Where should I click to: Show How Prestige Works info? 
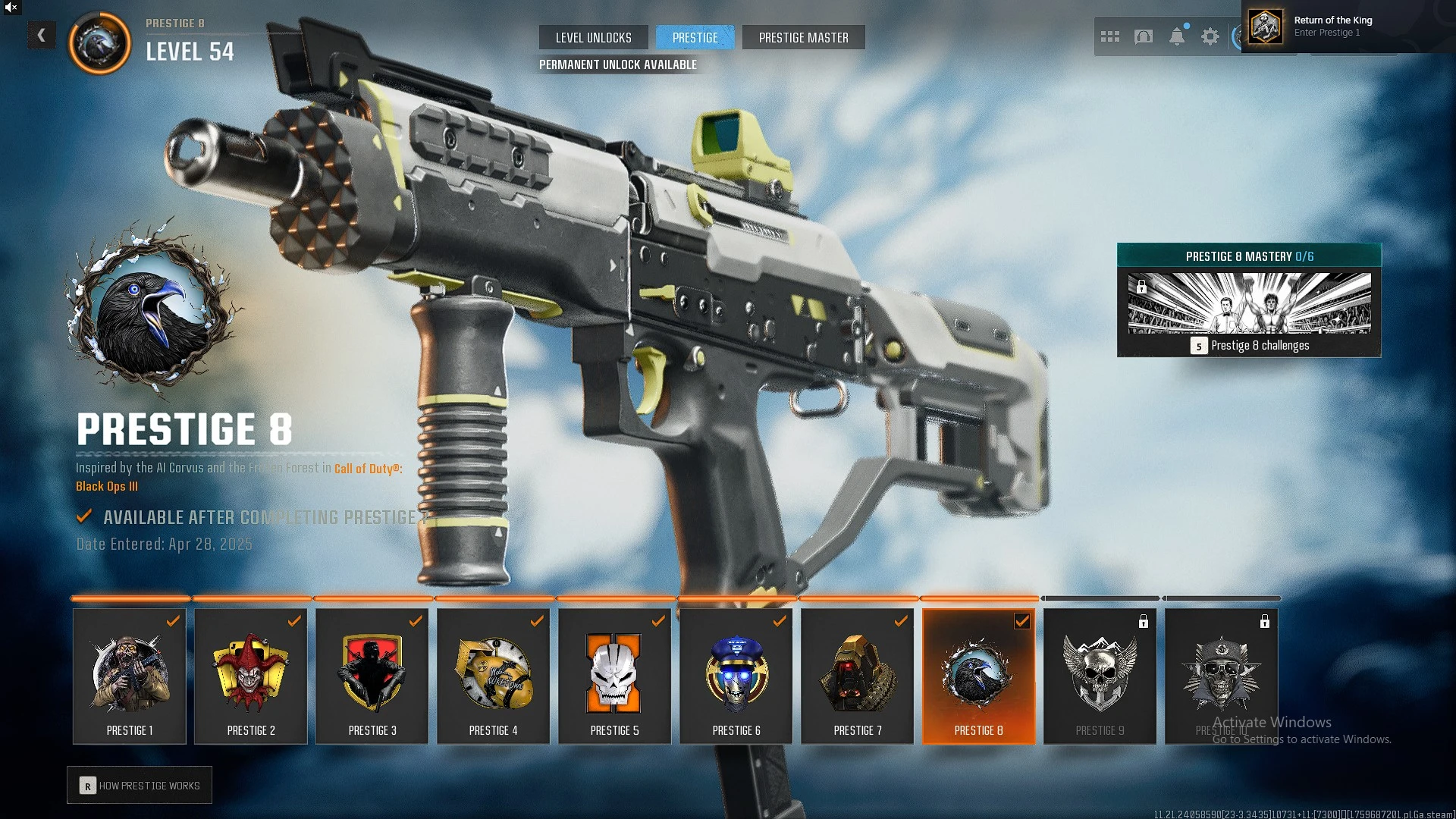point(140,786)
